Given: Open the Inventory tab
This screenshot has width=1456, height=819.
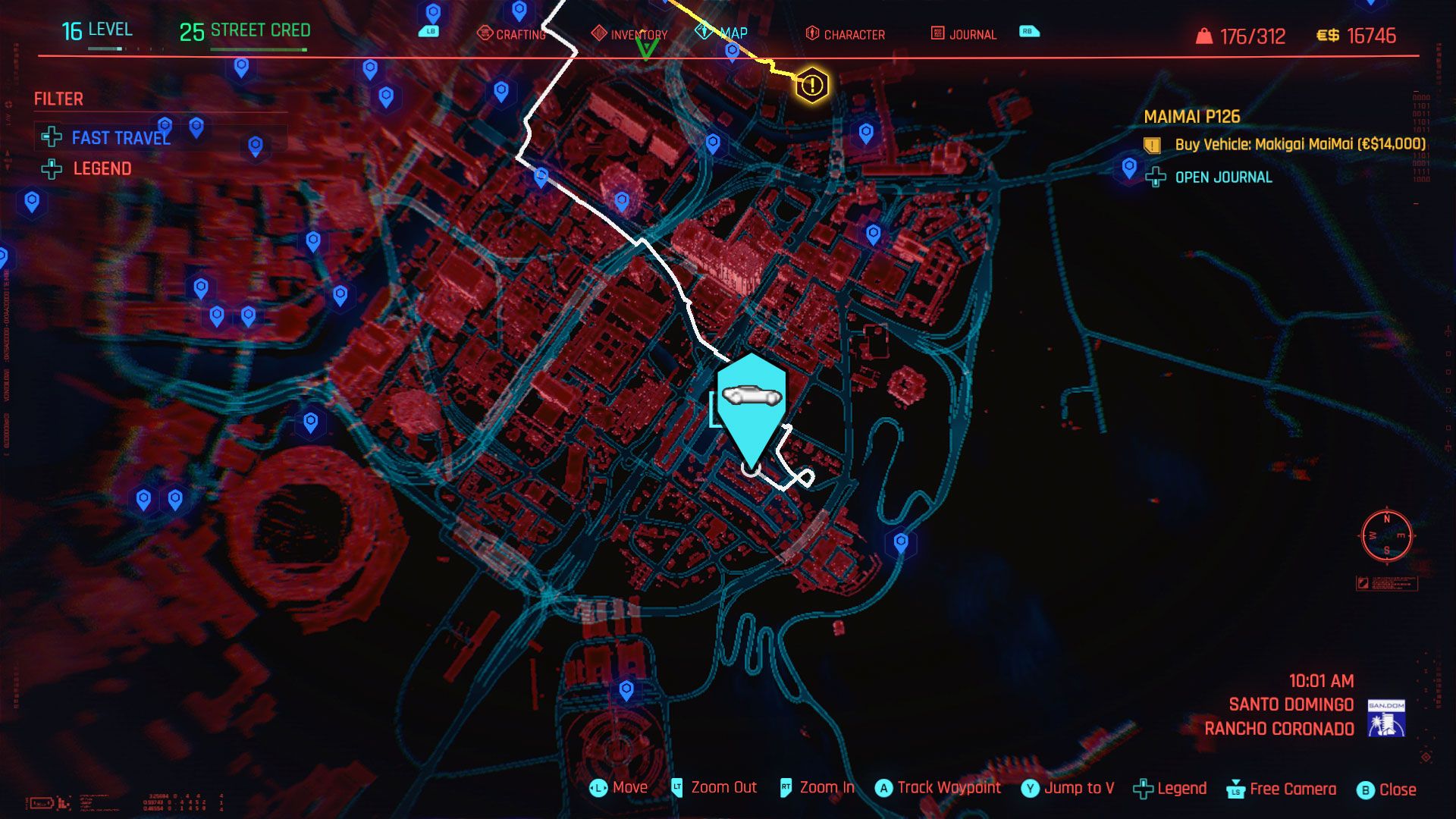Looking at the screenshot, I should 630,34.
